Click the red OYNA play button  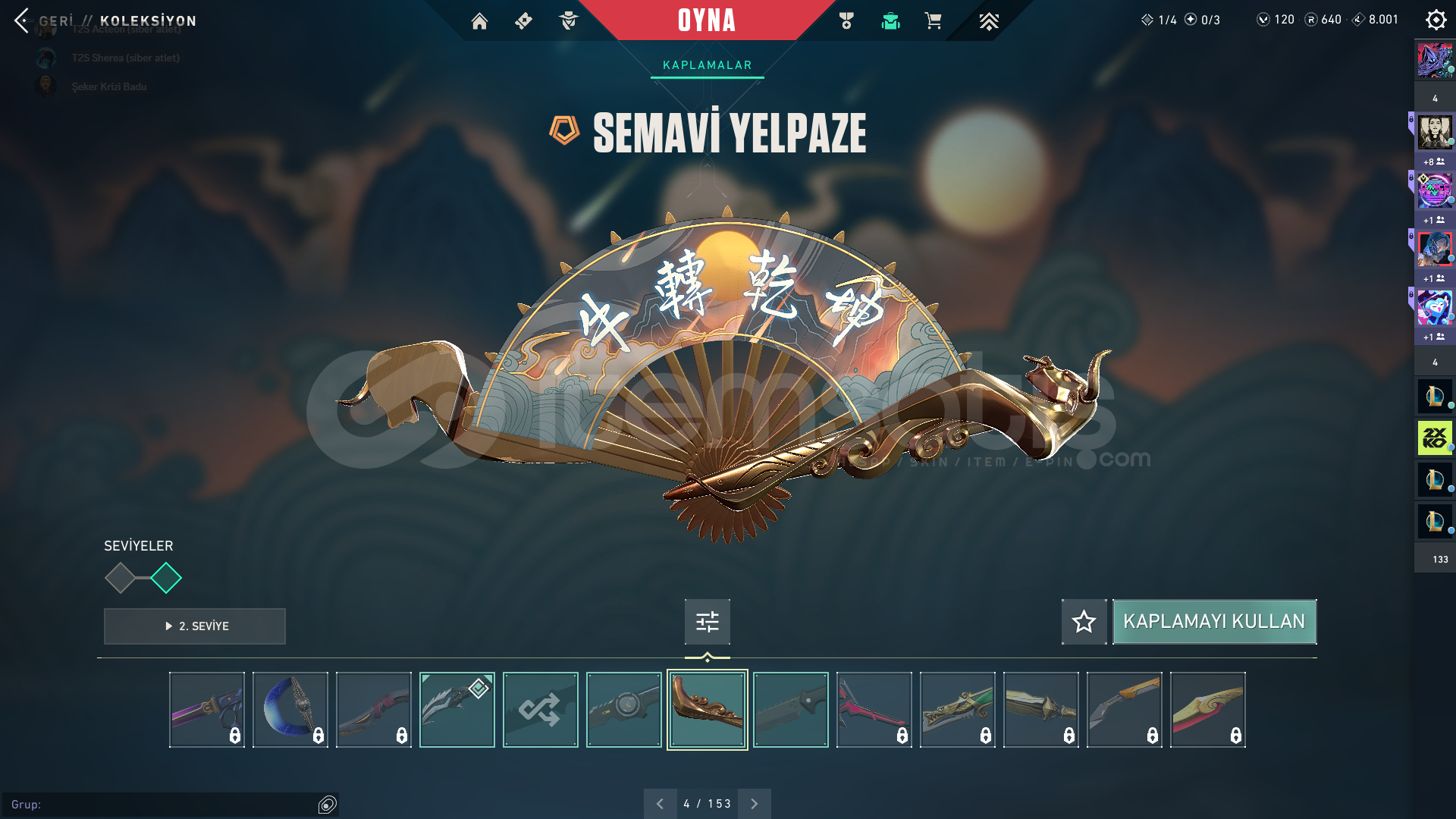coord(706,20)
